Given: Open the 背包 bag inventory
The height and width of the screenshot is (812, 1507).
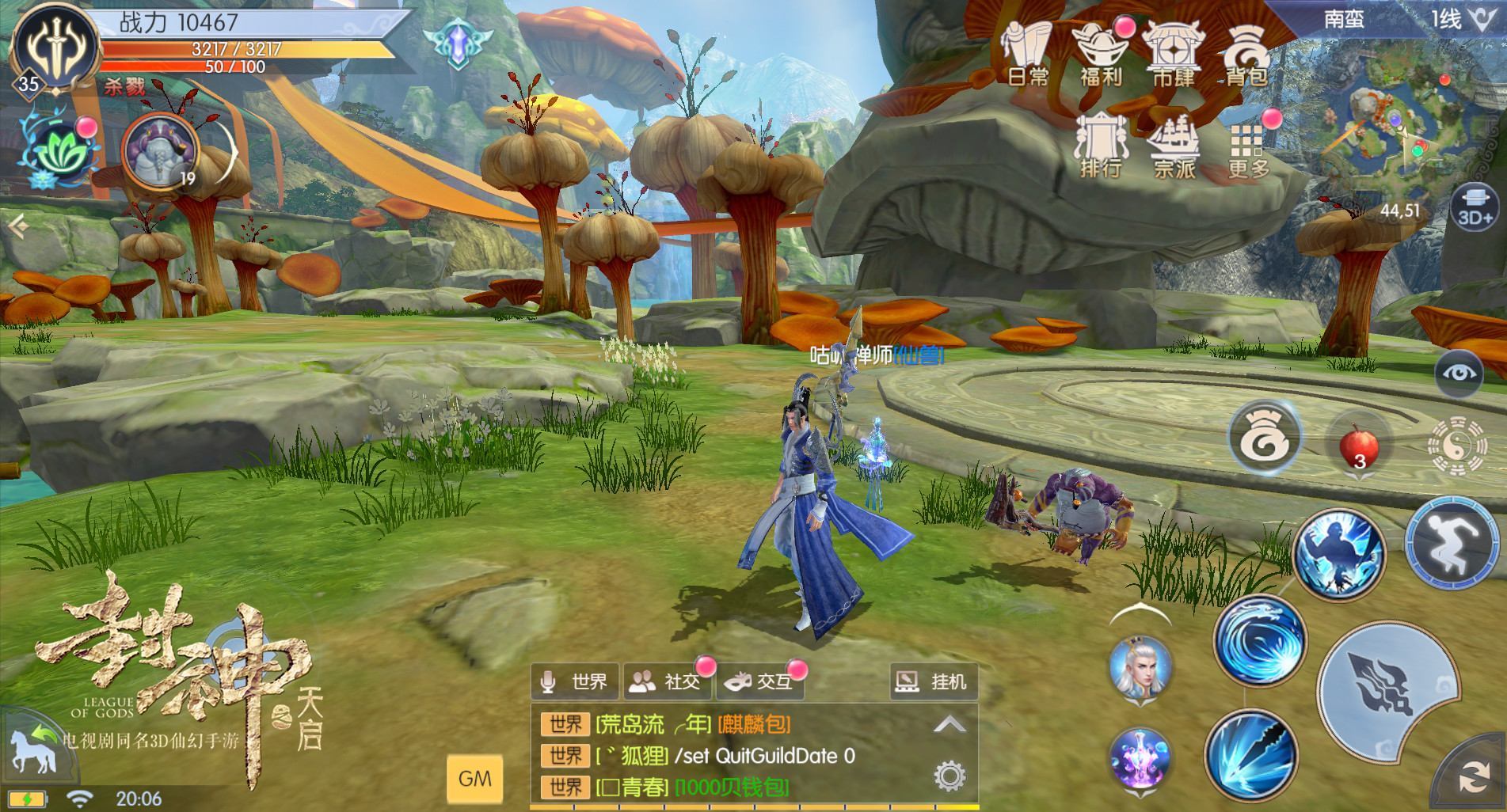Looking at the screenshot, I should tap(1246, 55).
